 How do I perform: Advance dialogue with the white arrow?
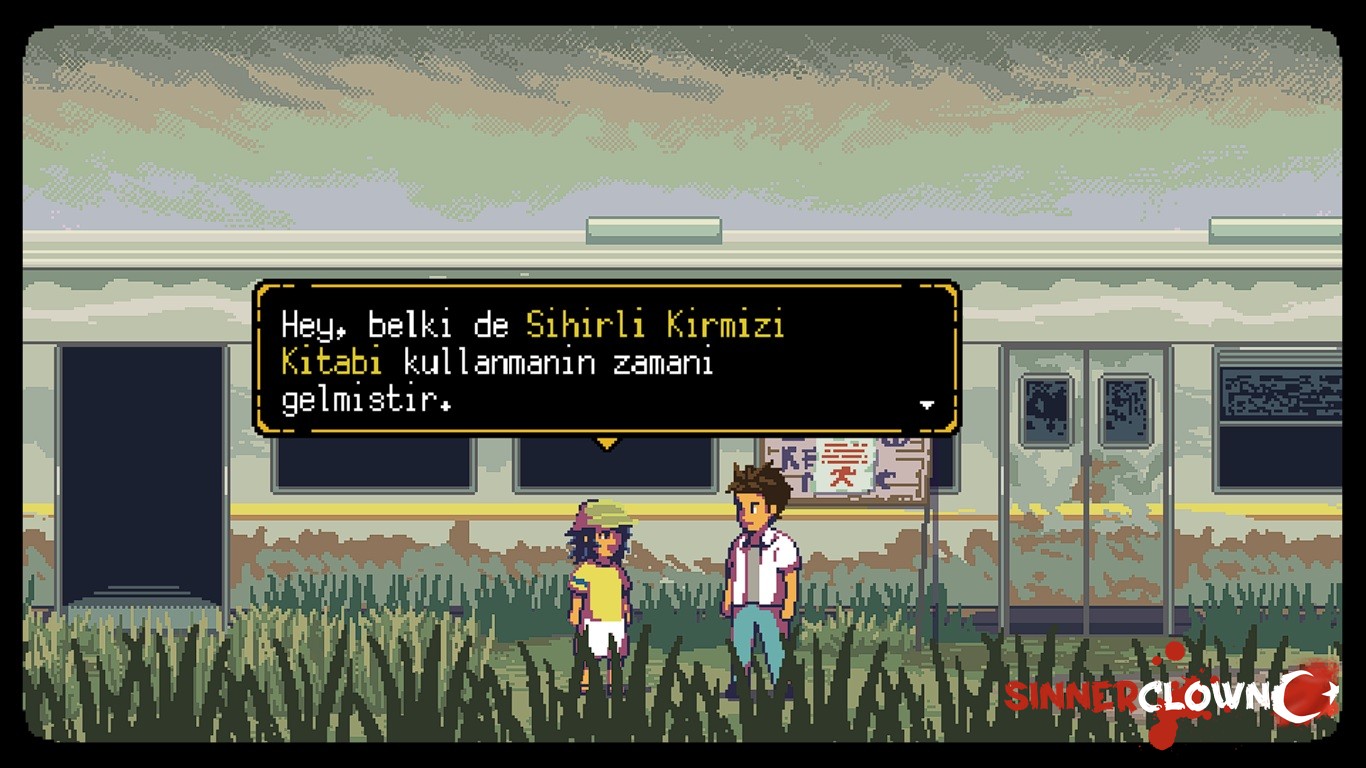pyautogui.click(x=926, y=405)
